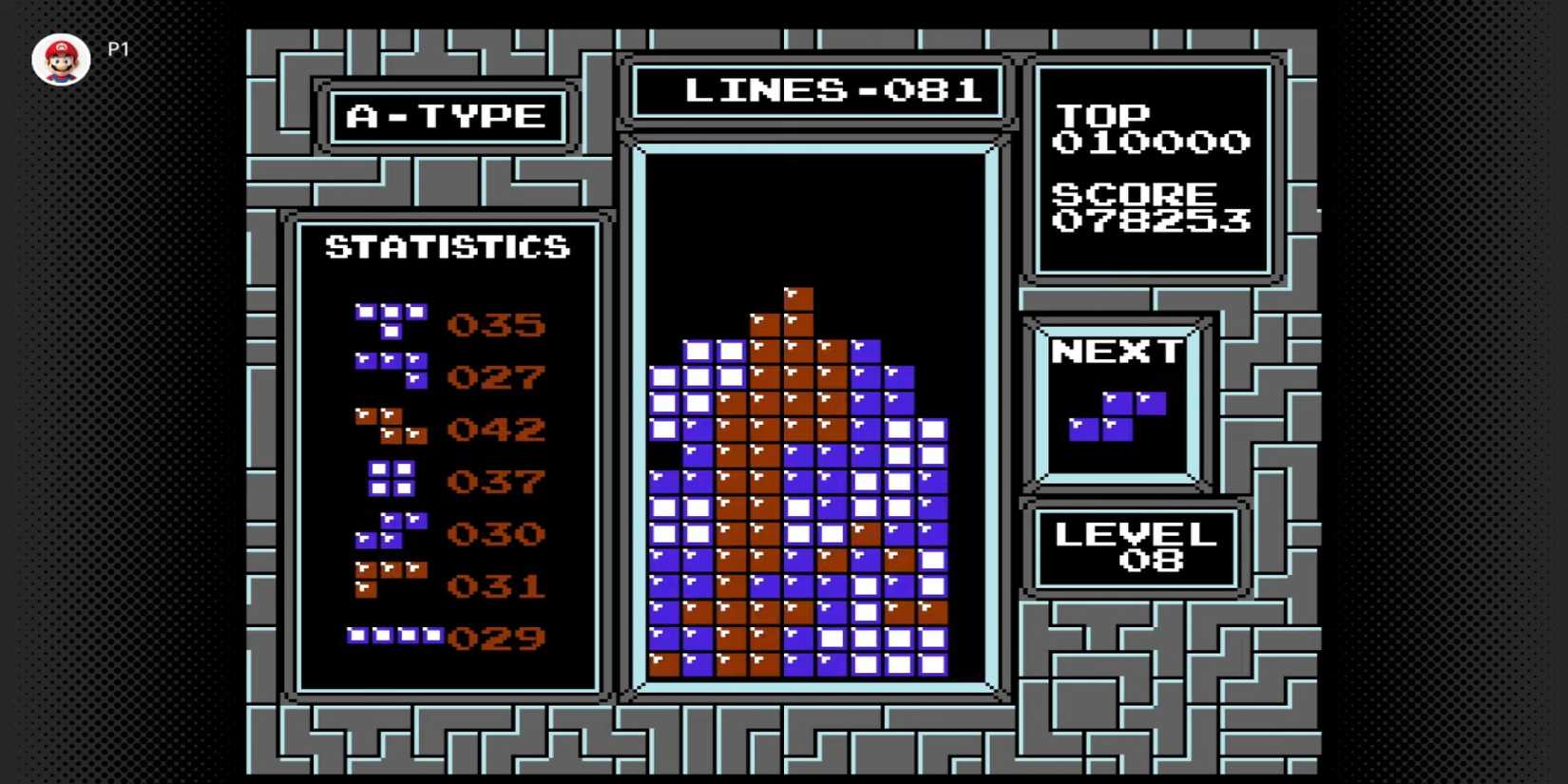Click the Z-piece statistic icon
1568x784 pixels.
click(x=390, y=428)
